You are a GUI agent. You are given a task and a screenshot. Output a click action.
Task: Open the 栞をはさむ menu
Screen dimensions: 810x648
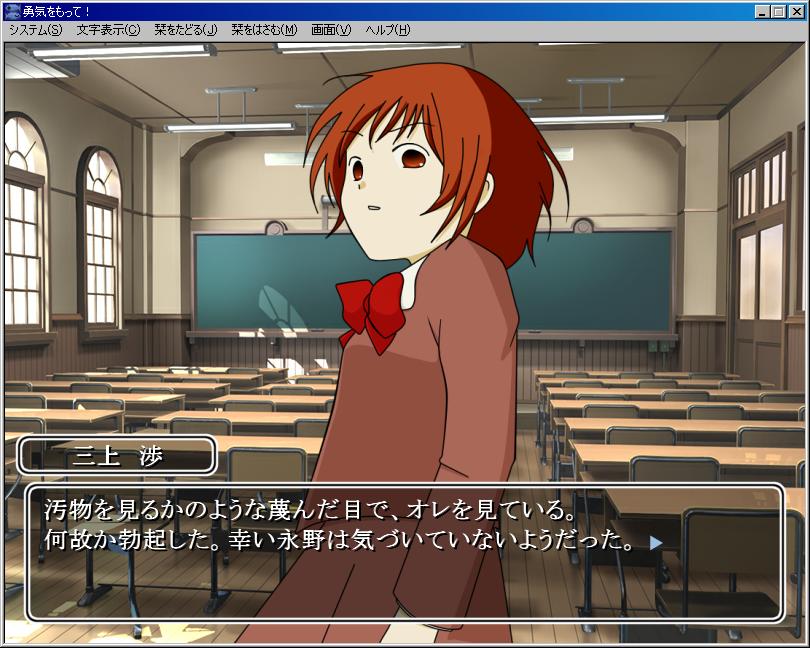pos(263,30)
